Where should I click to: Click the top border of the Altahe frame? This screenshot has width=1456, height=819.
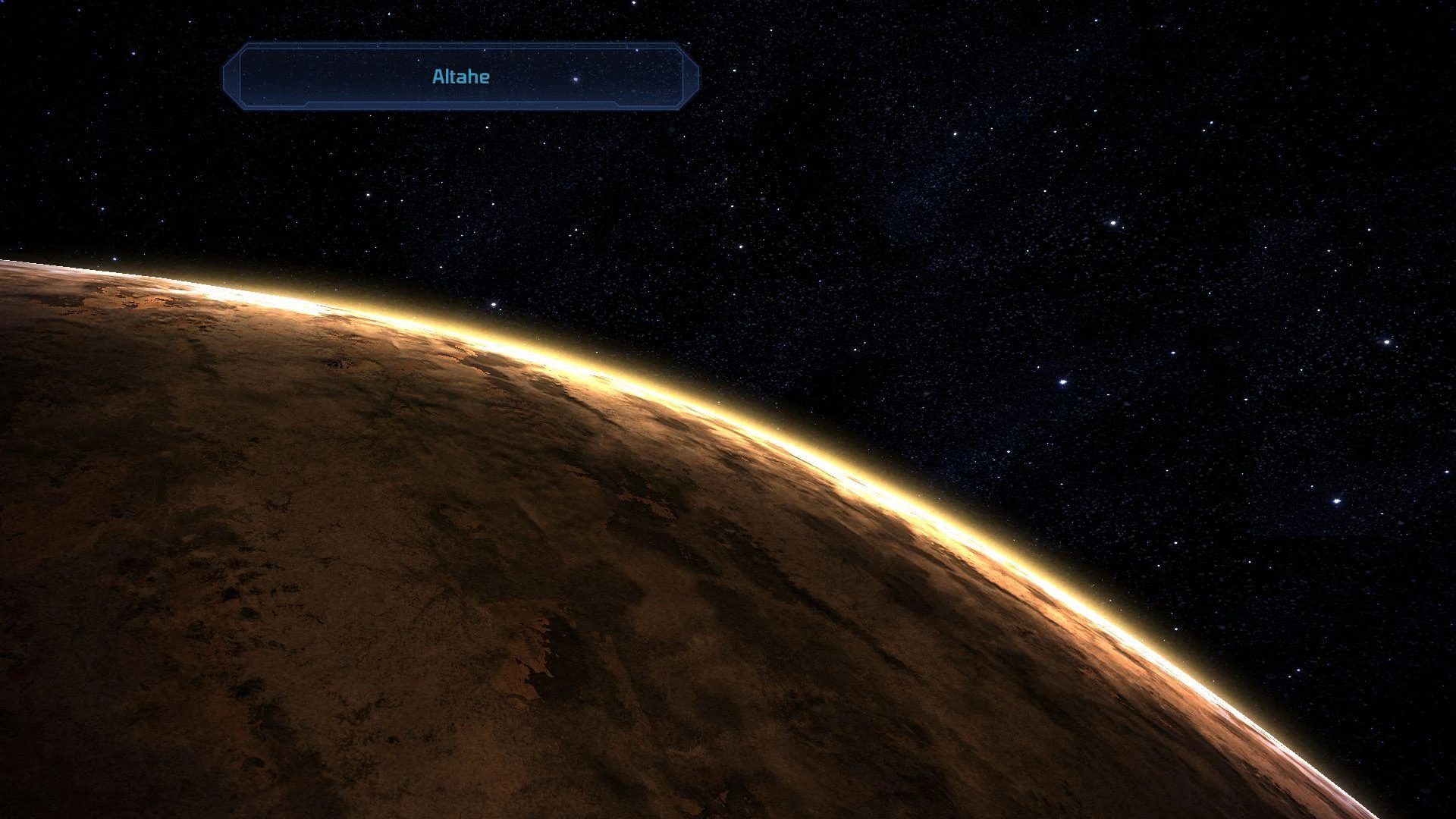coord(459,47)
